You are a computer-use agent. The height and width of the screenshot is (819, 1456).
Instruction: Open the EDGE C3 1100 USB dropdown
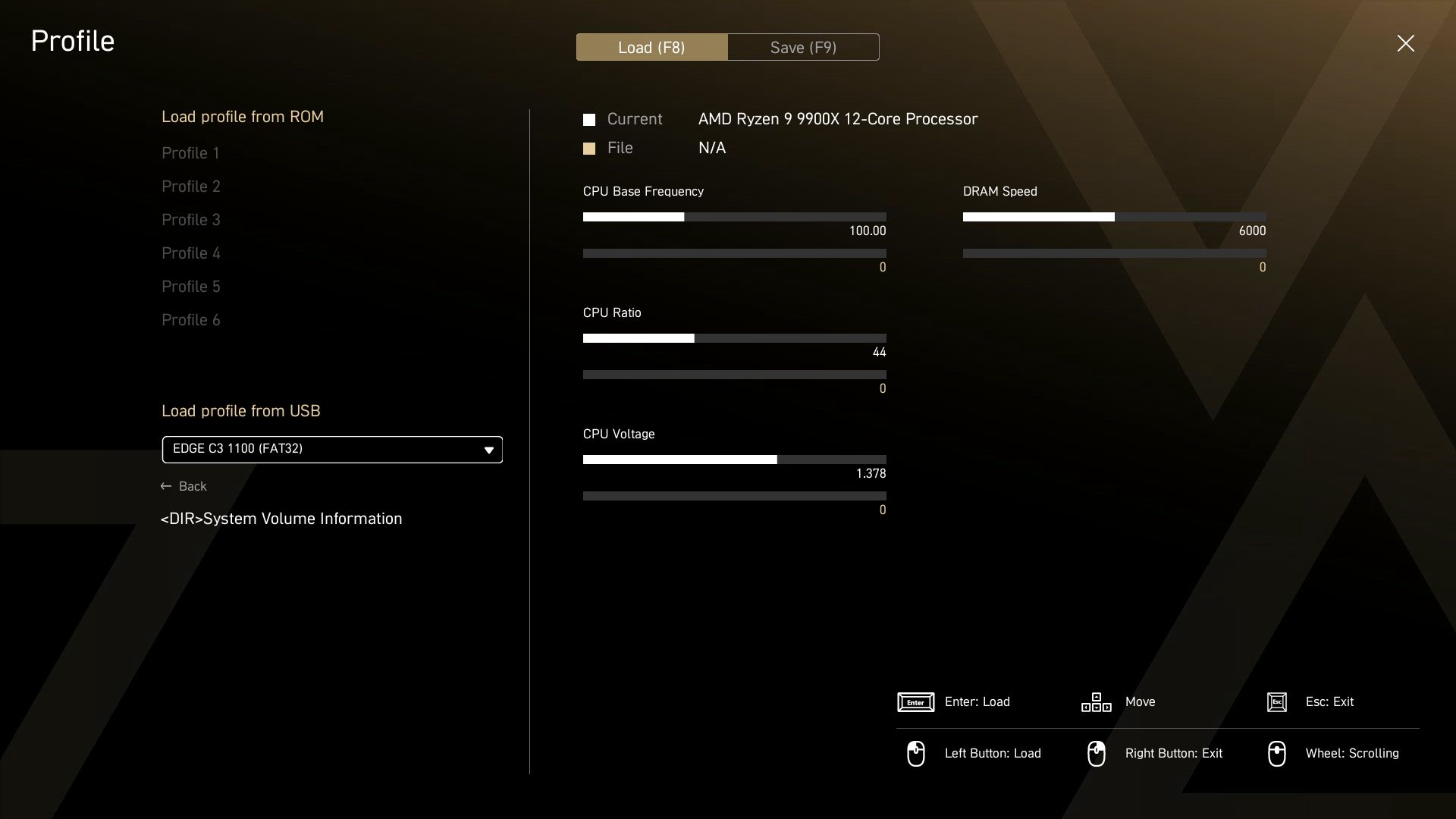click(x=332, y=450)
